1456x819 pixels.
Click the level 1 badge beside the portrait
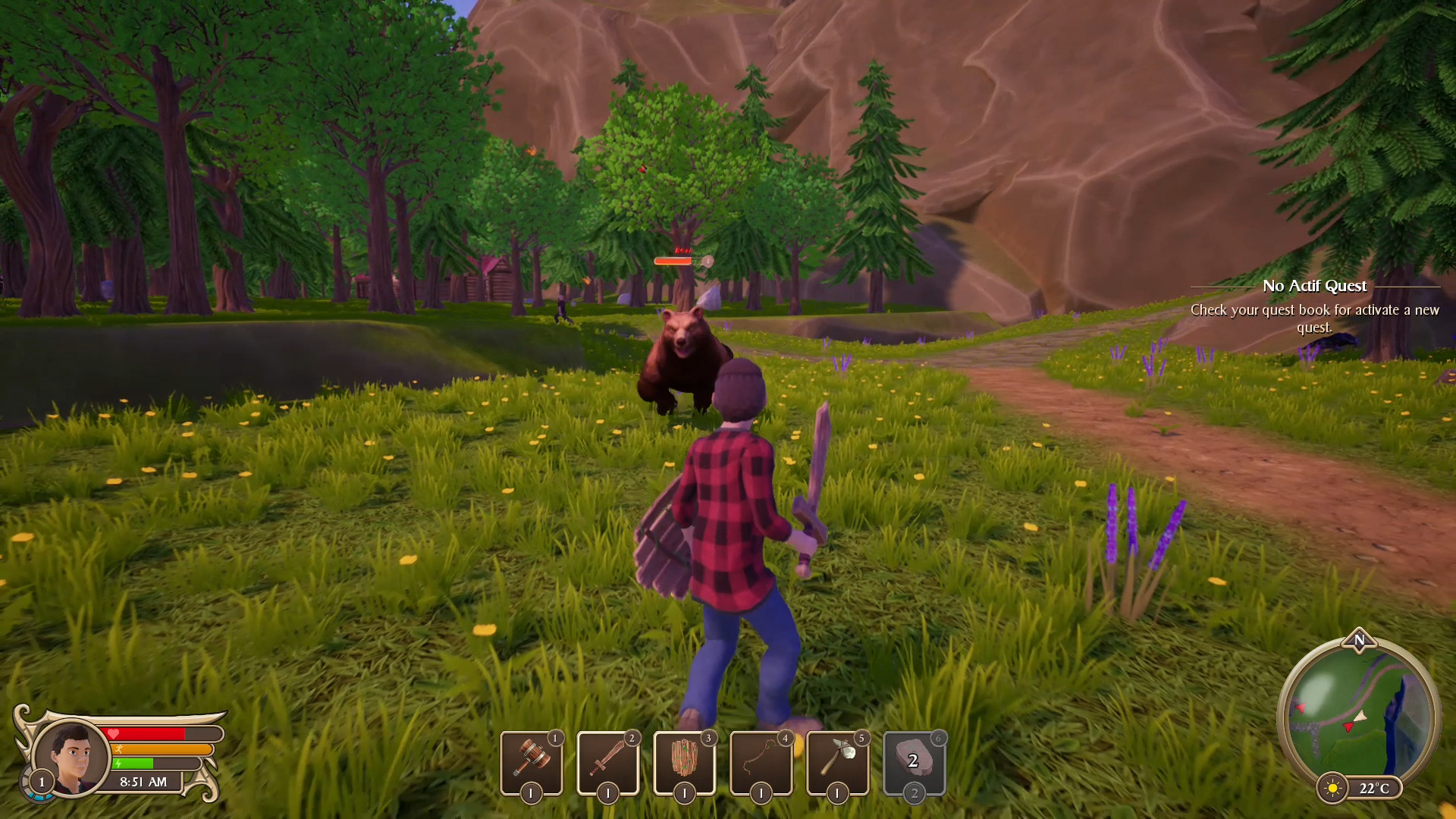coord(42,783)
